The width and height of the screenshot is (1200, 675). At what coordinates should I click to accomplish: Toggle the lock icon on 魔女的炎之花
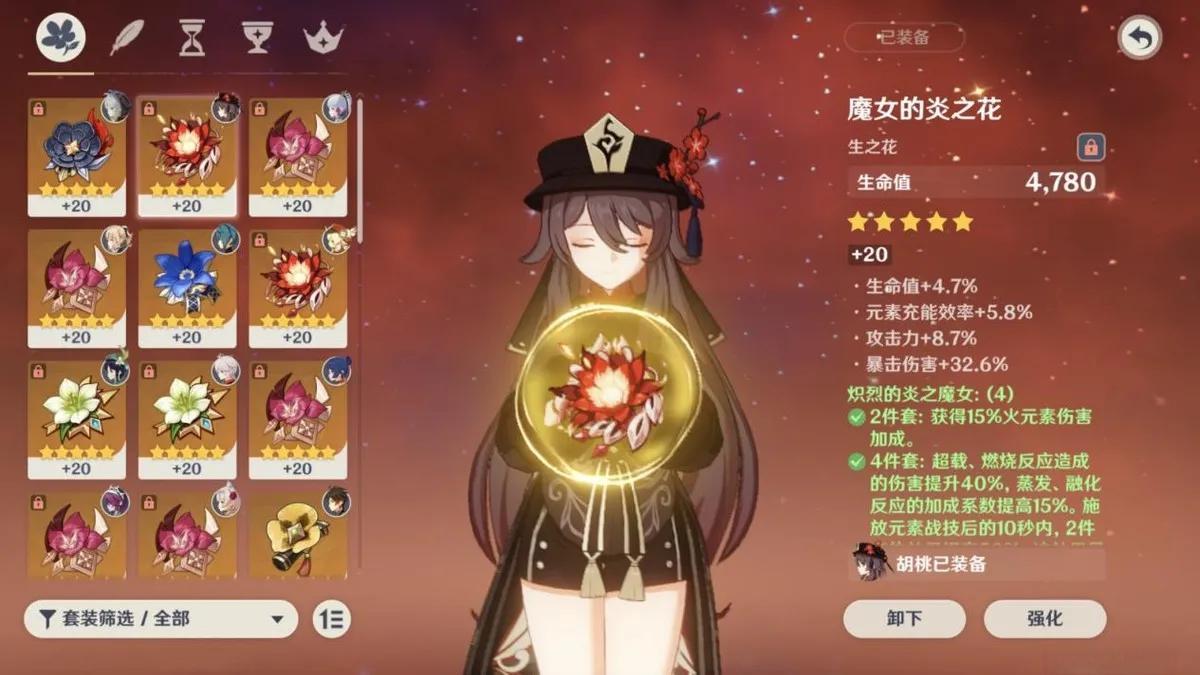[x=1090, y=147]
